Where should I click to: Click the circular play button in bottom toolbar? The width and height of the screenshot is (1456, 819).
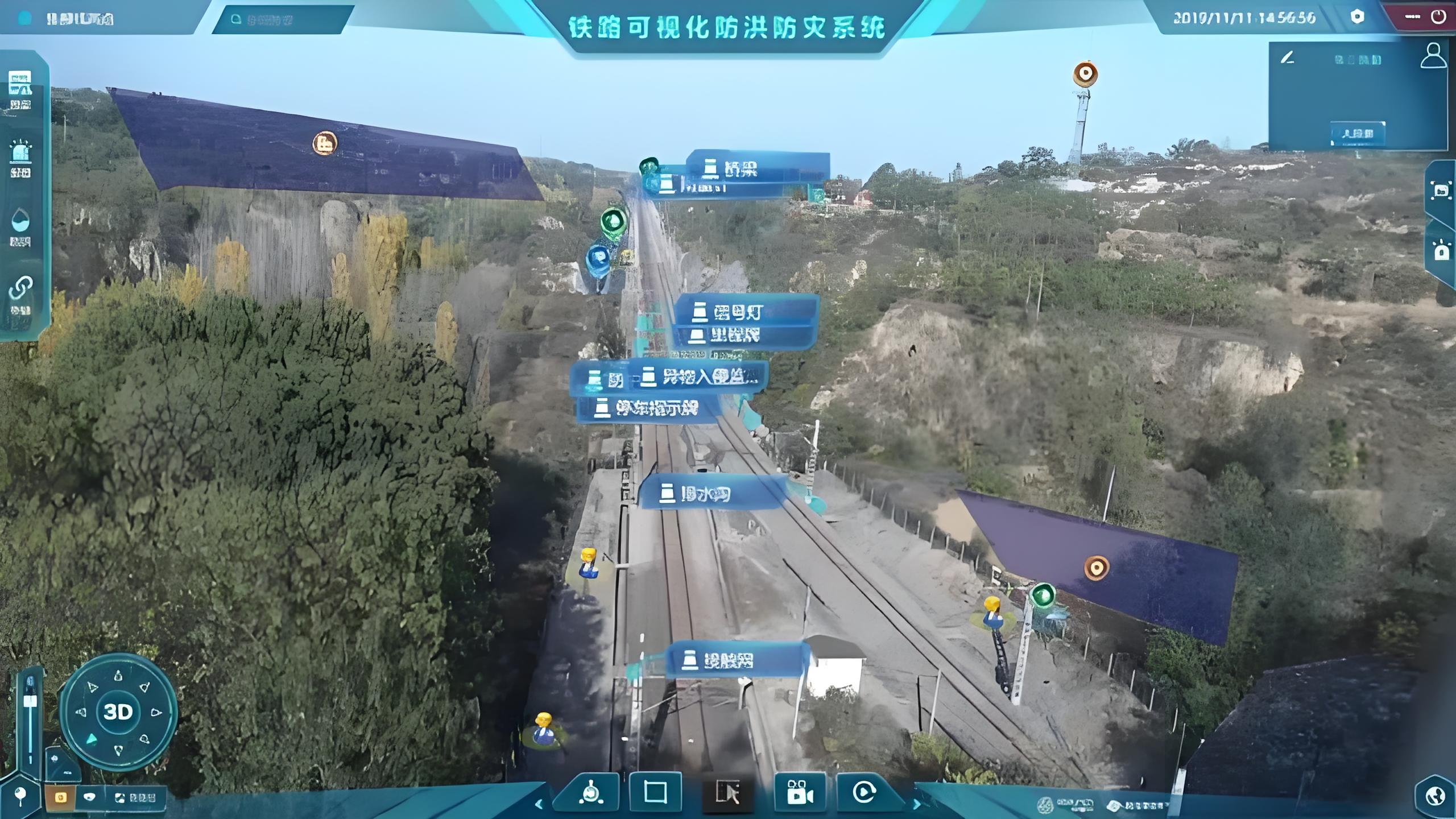point(863,792)
